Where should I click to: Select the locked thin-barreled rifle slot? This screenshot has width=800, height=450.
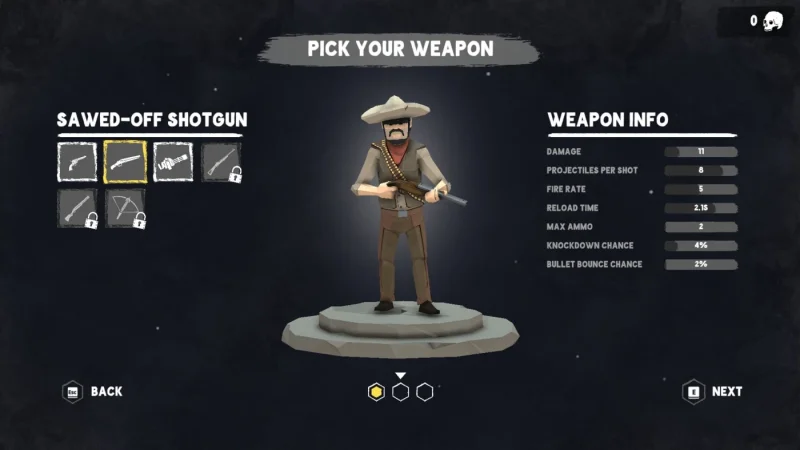220,161
